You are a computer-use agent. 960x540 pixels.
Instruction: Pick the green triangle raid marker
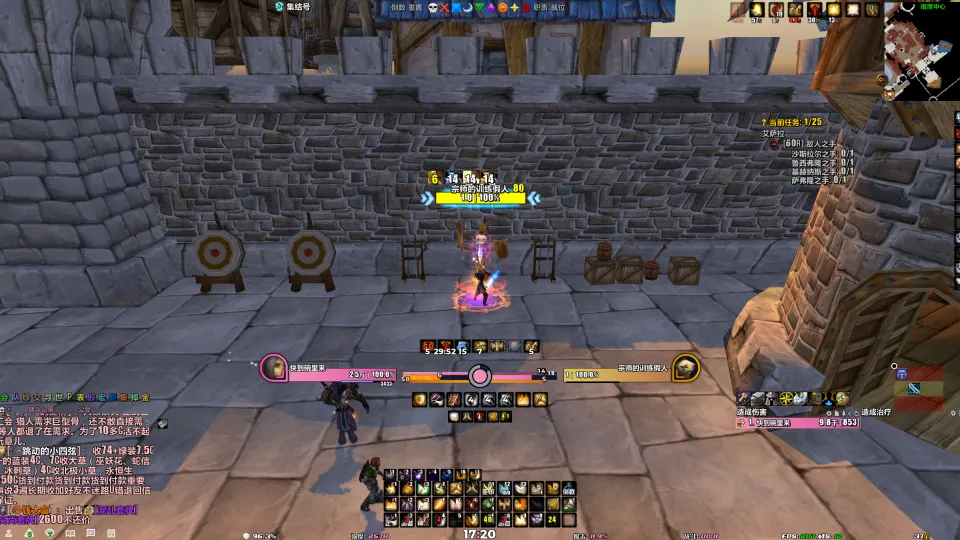click(479, 8)
